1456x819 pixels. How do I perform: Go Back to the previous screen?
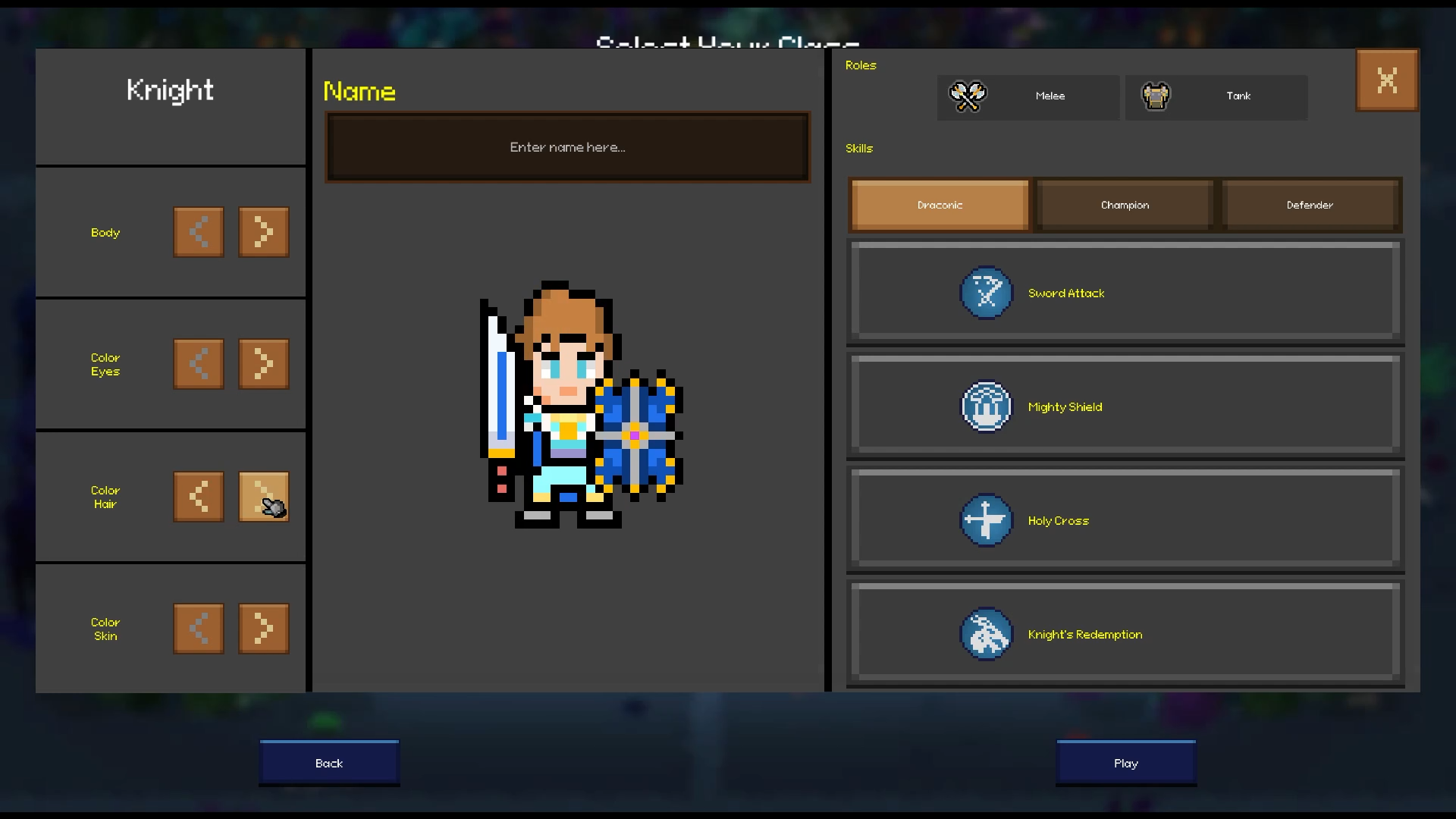[329, 763]
